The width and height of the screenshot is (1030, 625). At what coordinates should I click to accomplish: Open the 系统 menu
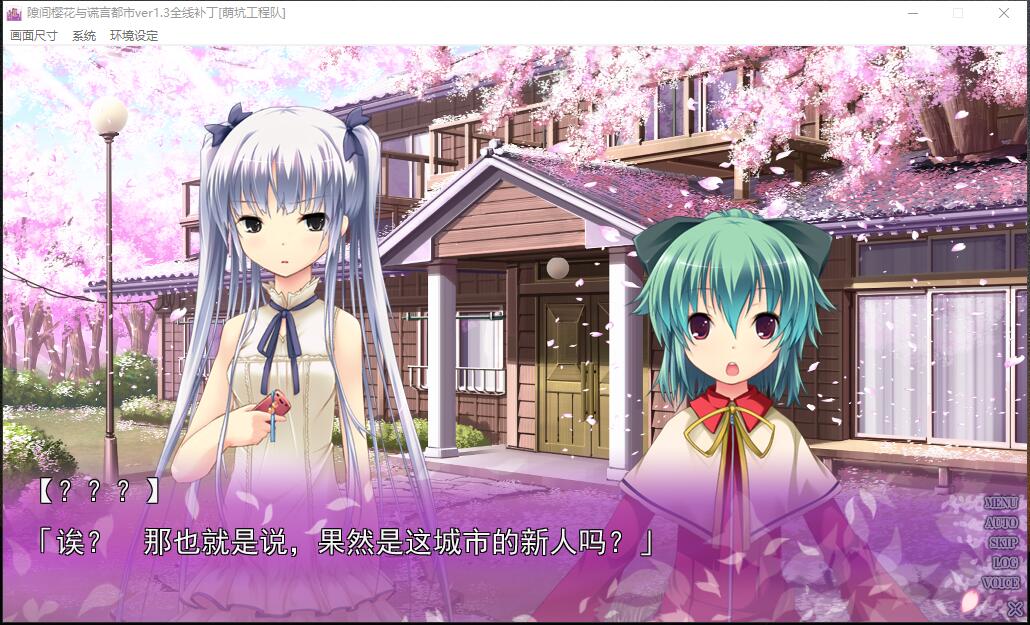click(x=84, y=35)
